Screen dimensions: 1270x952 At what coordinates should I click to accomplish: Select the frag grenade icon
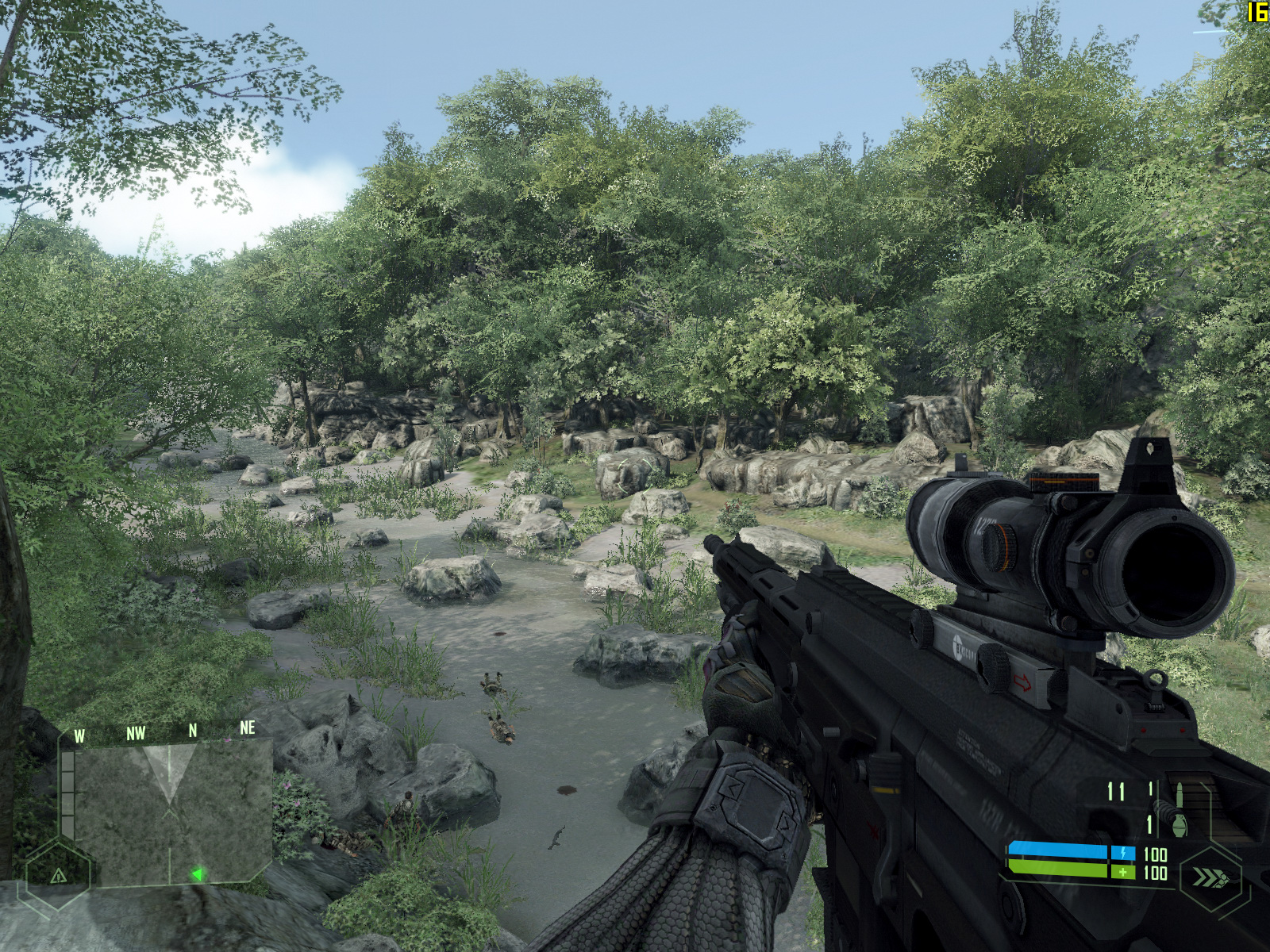(1178, 825)
